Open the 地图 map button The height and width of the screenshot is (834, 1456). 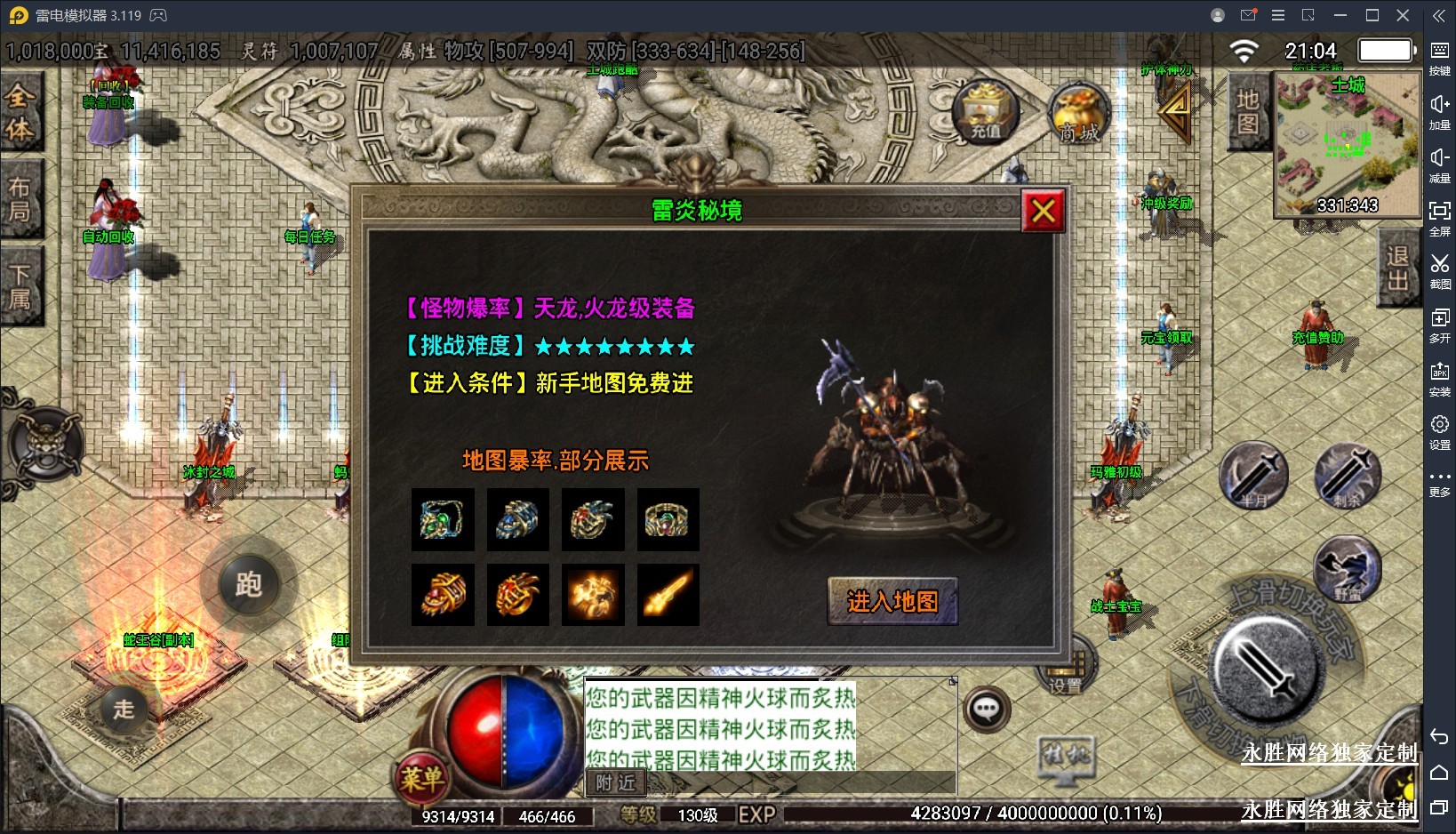point(1247,111)
